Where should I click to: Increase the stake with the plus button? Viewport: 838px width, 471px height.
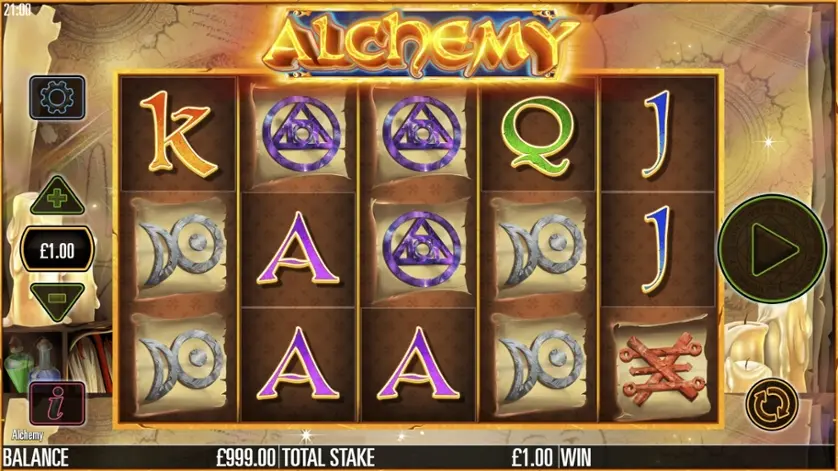(x=57, y=198)
